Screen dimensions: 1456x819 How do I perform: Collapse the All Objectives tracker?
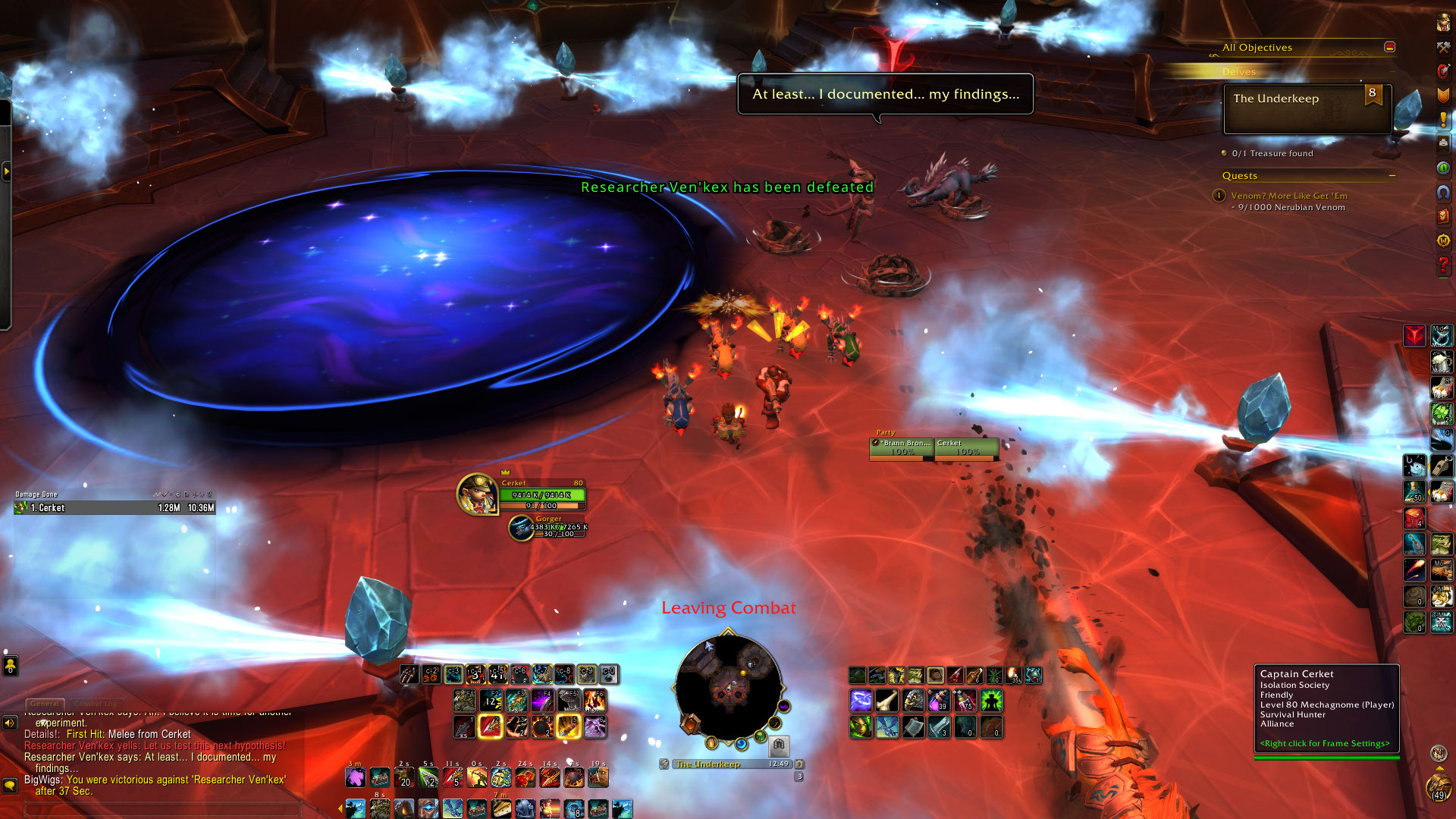pyautogui.click(x=1389, y=47)
